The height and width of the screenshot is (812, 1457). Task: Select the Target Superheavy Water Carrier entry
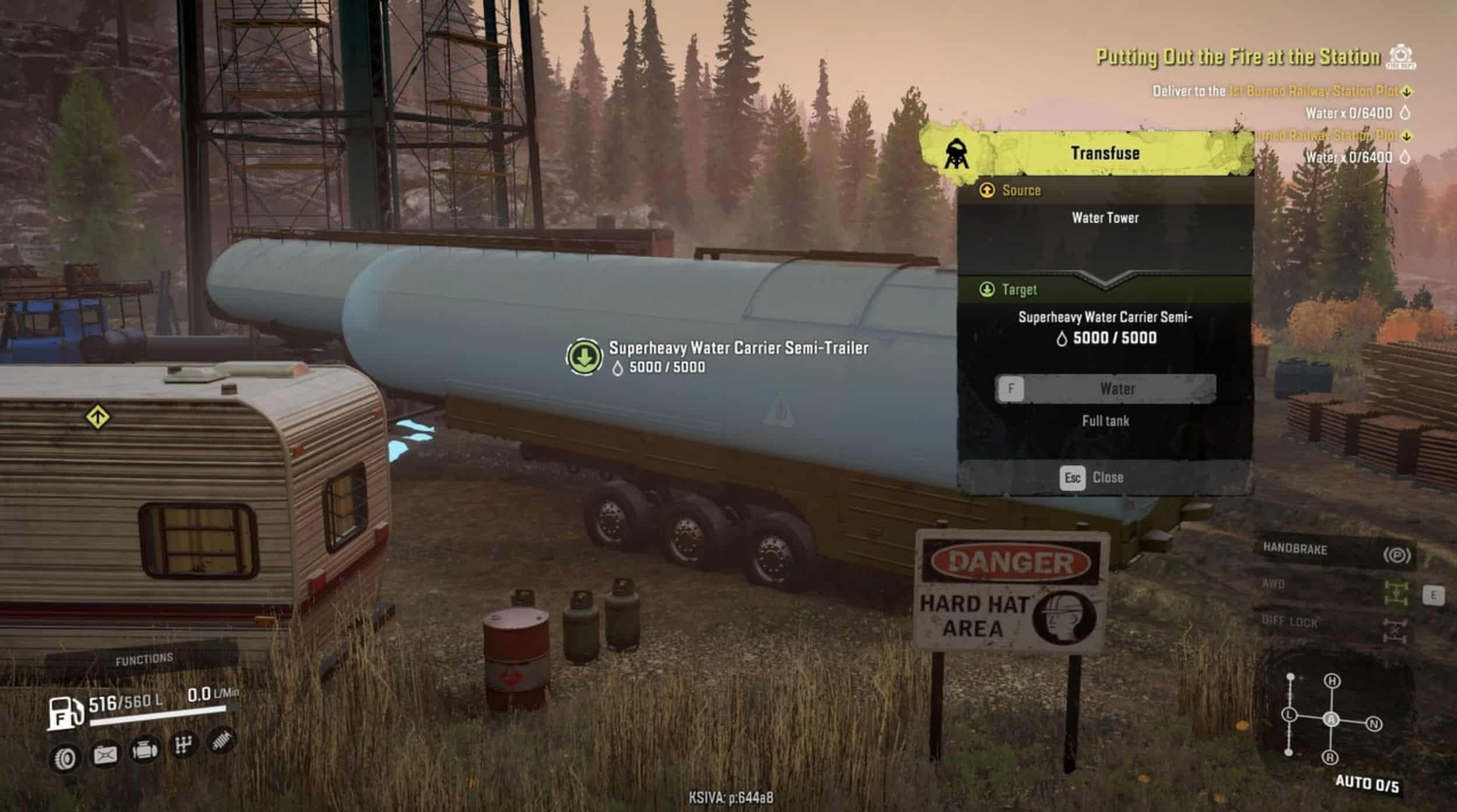pyautogui.click(x=1105, y=327)
